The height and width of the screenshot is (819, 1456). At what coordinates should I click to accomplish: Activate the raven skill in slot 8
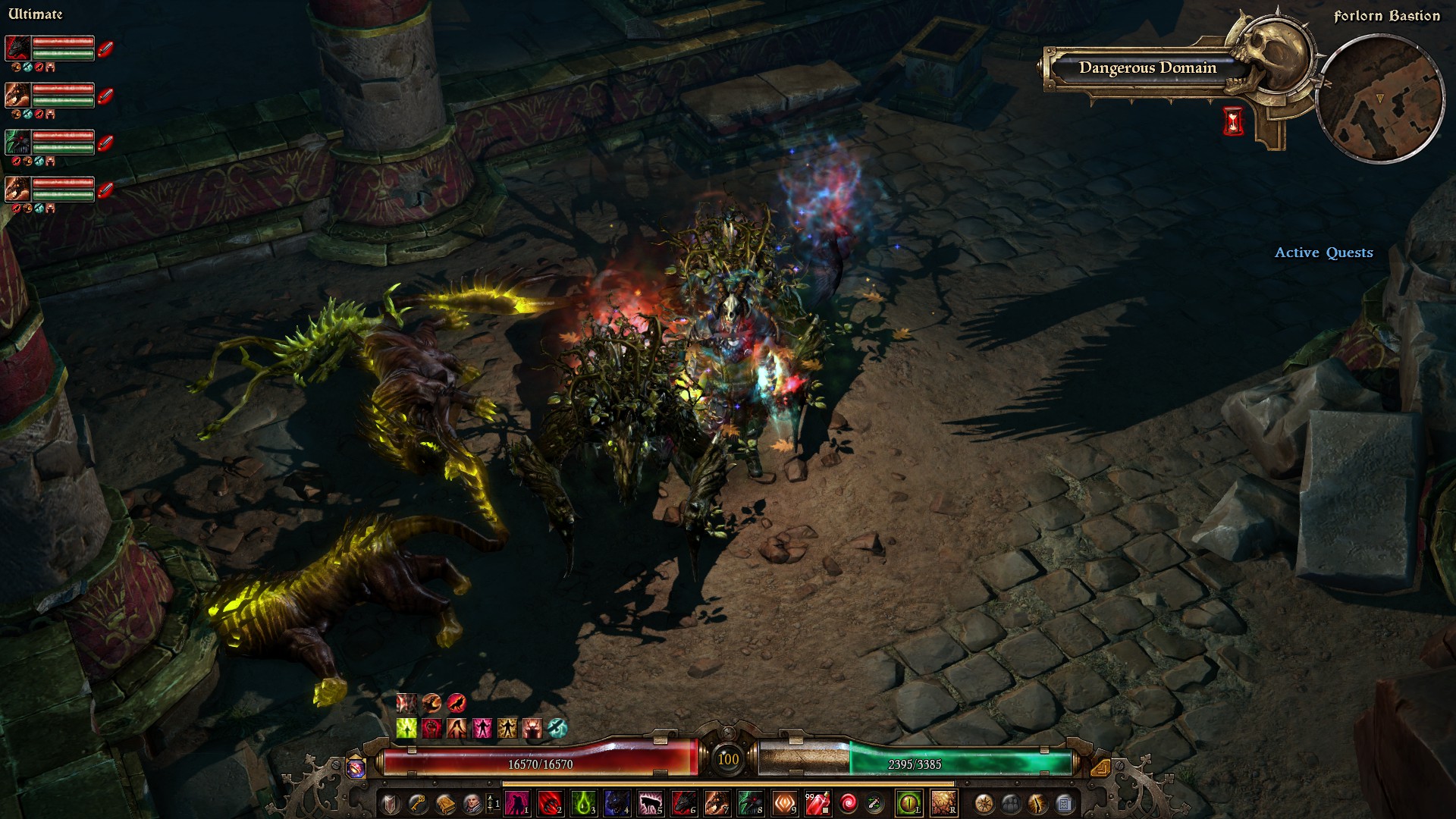[751, 803]
